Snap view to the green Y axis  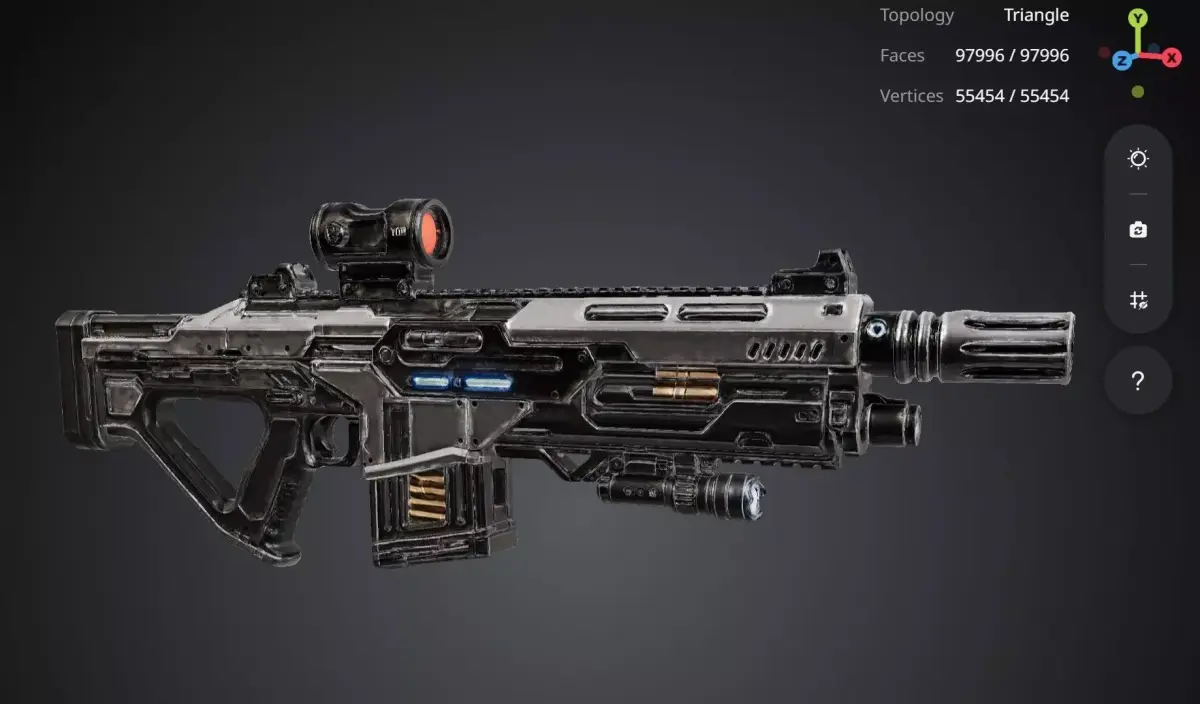click(x=1138, y=18)
